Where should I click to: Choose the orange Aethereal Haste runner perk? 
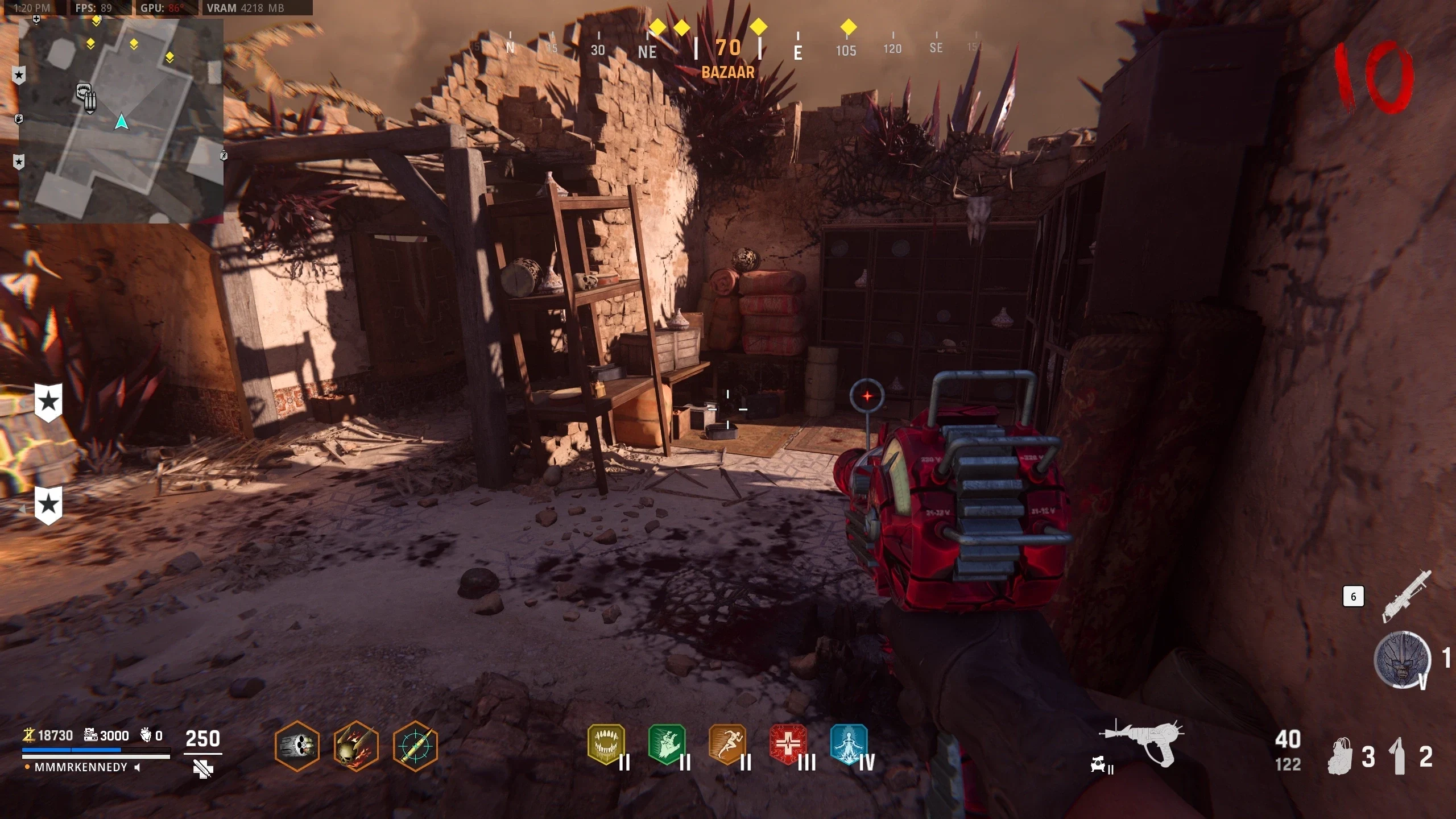point(728,744)
